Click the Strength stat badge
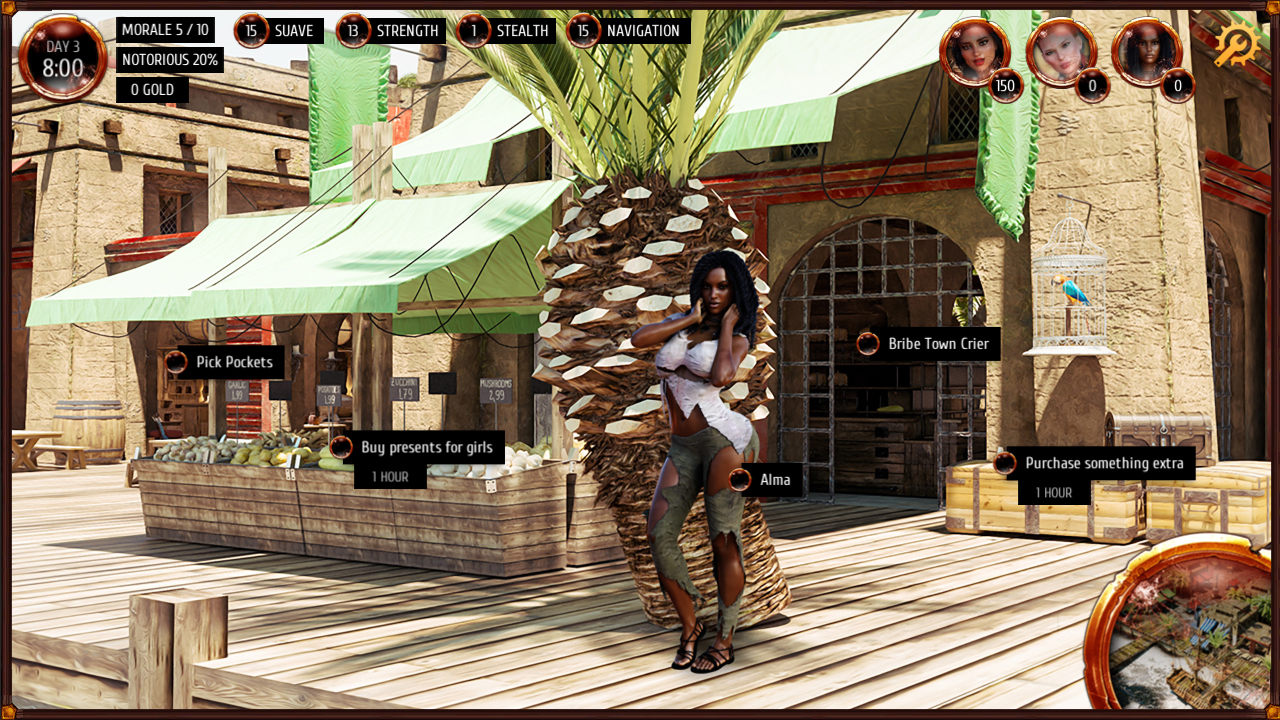Screen dimensions: 1280x720 tap(391, 31)
